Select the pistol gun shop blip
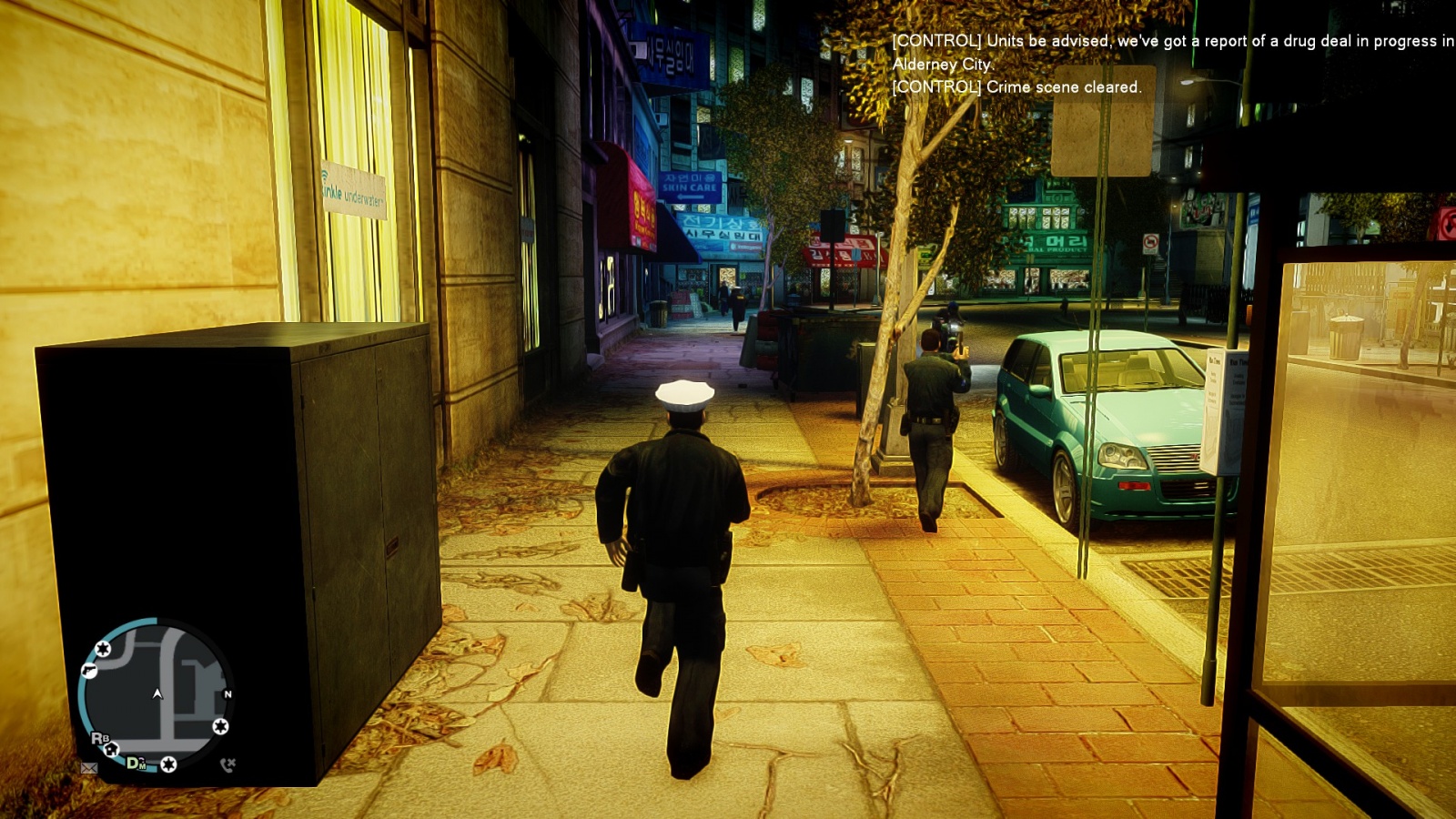The width and height of the screenshot is (1456, 819). 88,671
